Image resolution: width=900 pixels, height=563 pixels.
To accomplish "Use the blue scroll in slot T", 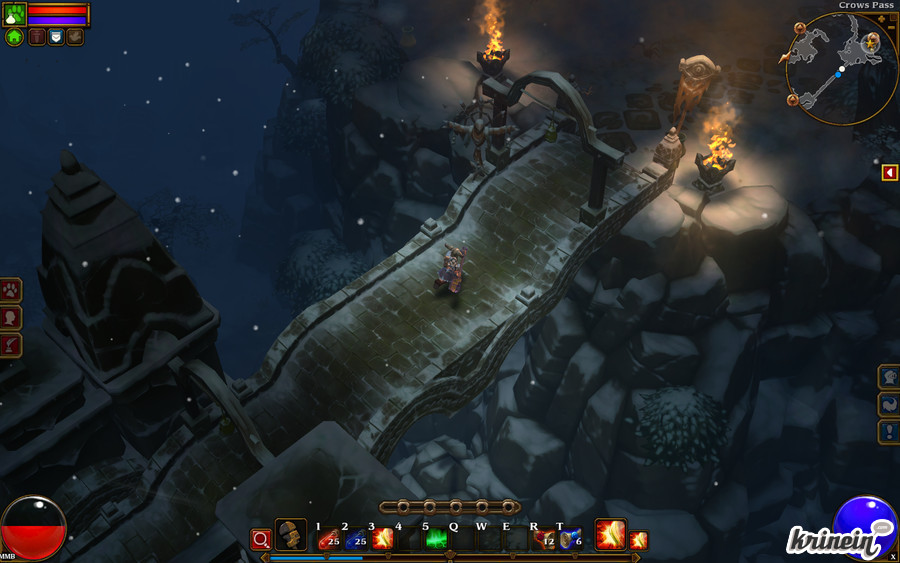I will click(570, 540).
